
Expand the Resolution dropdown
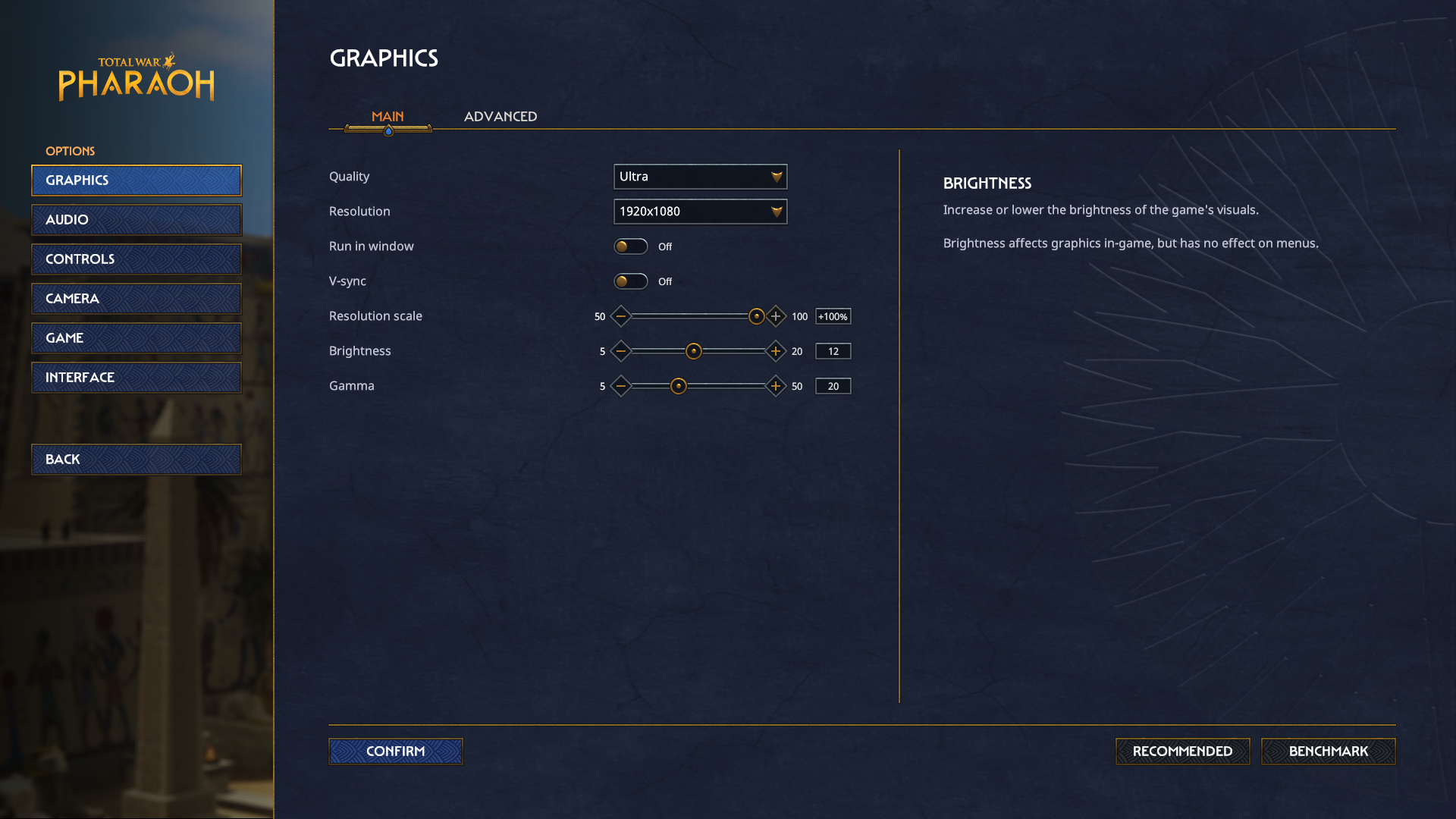point(700,212)
